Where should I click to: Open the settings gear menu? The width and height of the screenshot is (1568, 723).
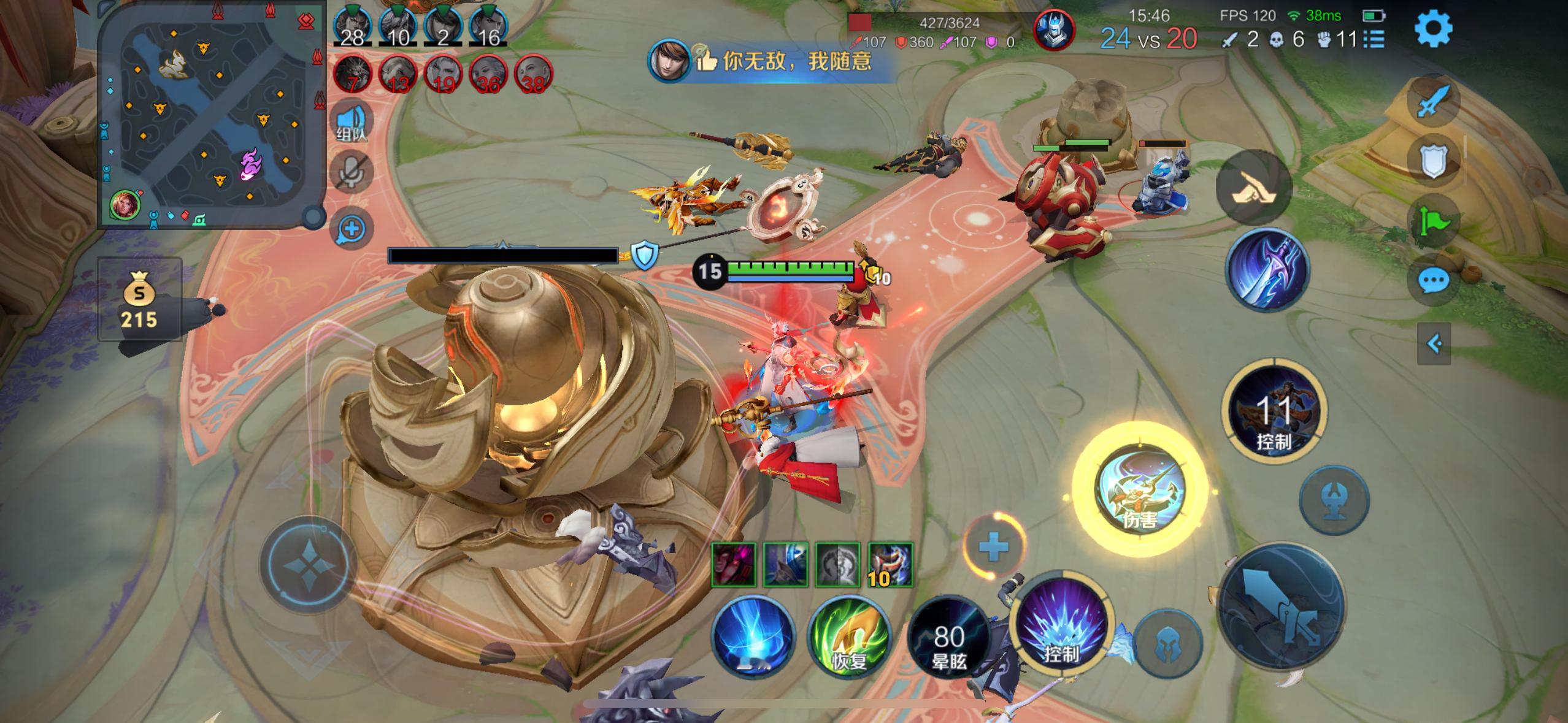click(x=1433, y=29)
